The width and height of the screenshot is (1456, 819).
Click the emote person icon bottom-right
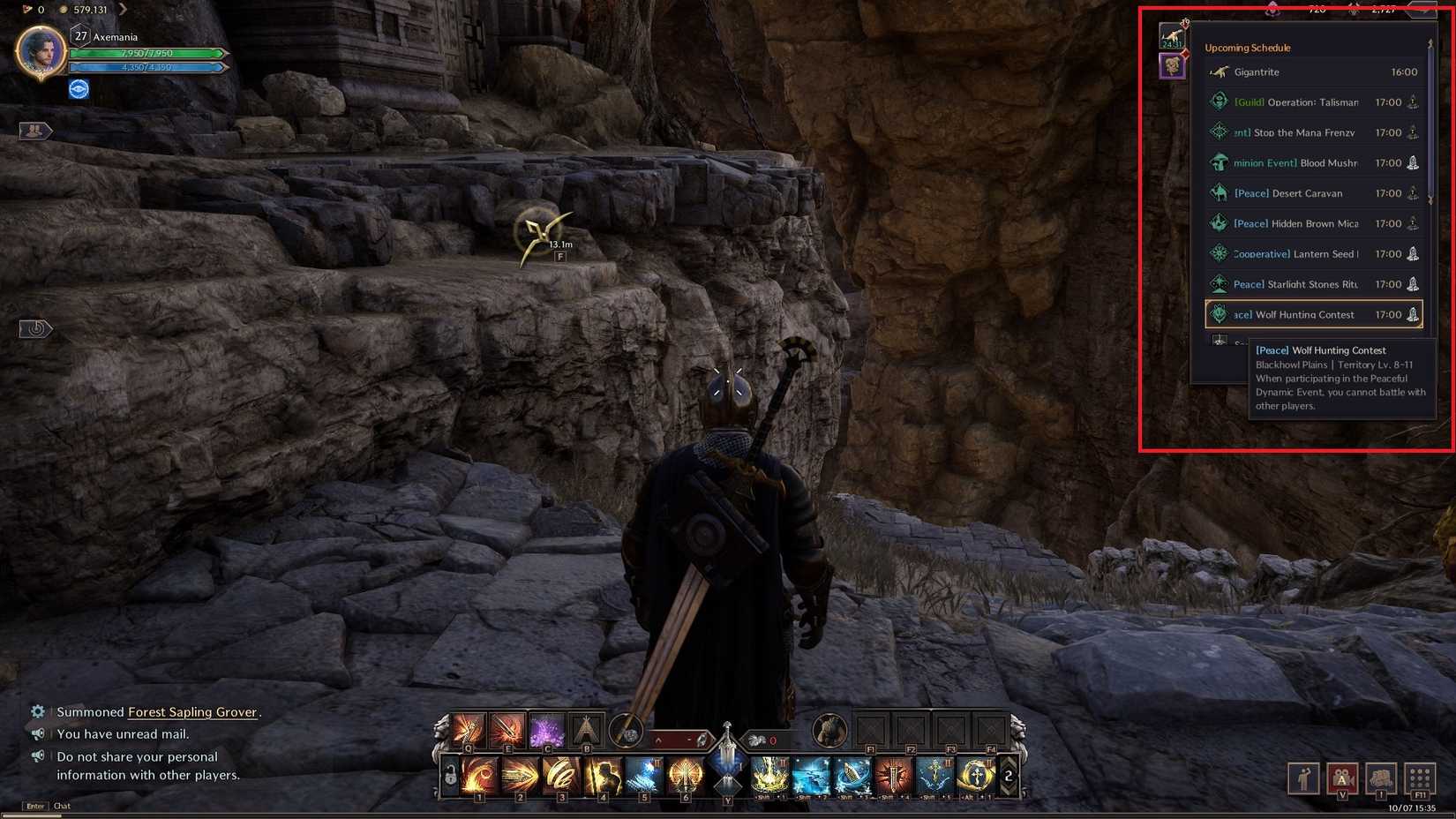click(x=1302, y=778)
